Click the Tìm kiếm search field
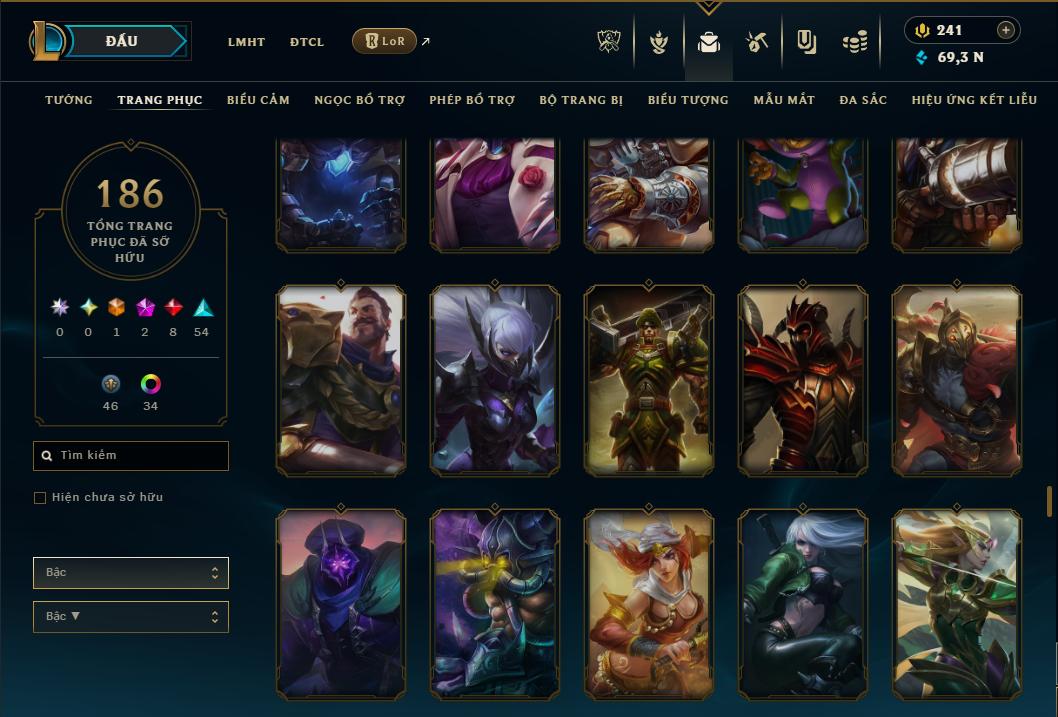 [x=131, y=456]
